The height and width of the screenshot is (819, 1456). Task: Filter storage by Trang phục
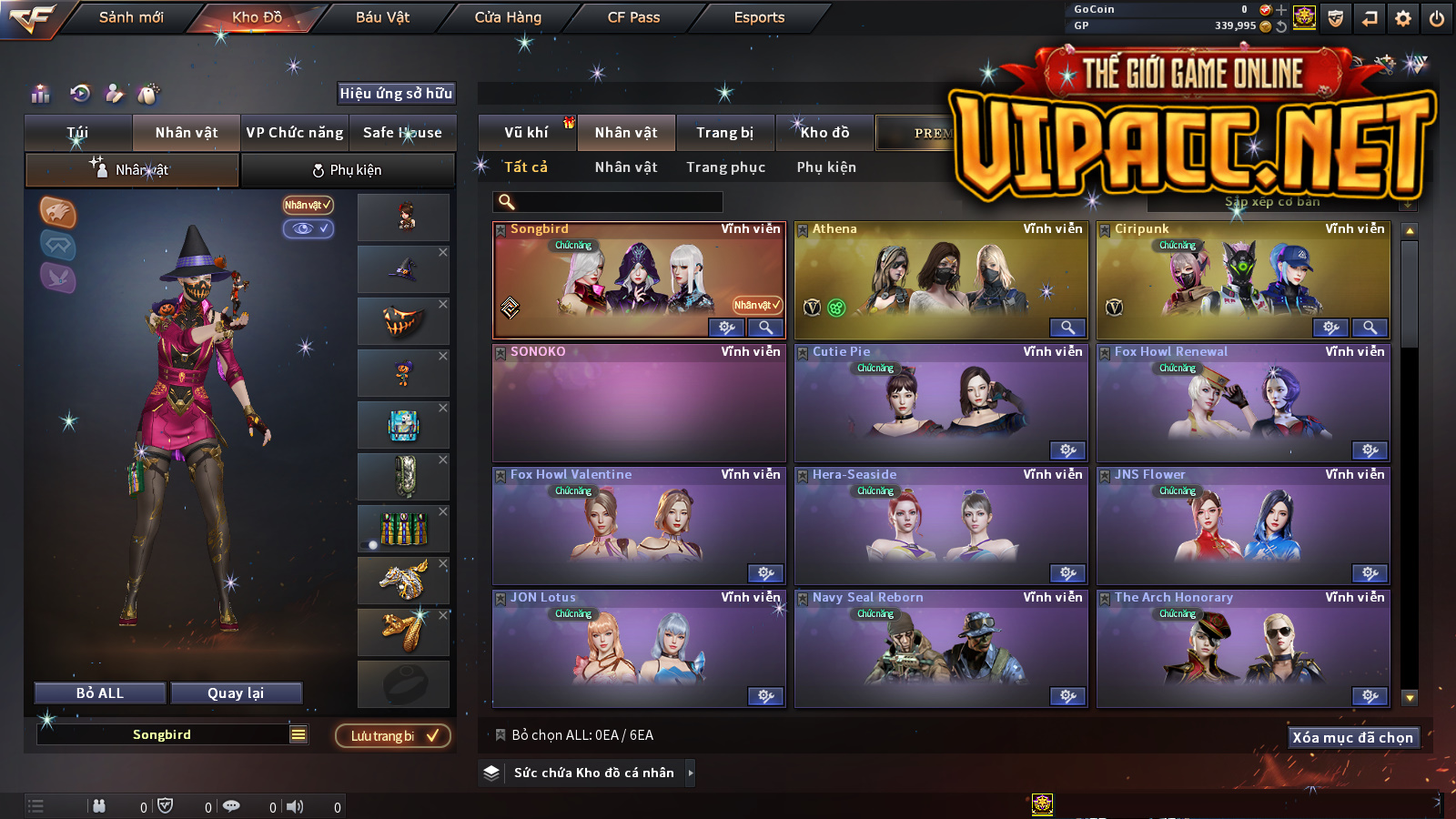[x=725, y=167]
